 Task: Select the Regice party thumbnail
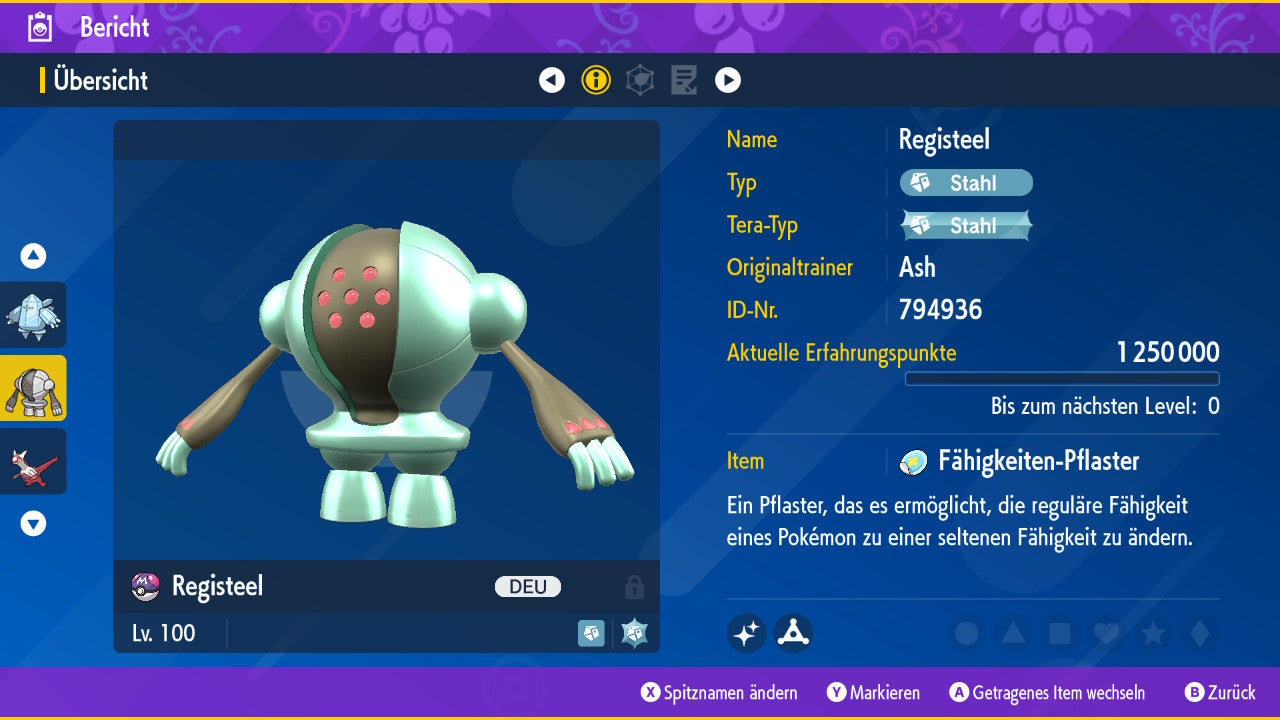point(34,315)
